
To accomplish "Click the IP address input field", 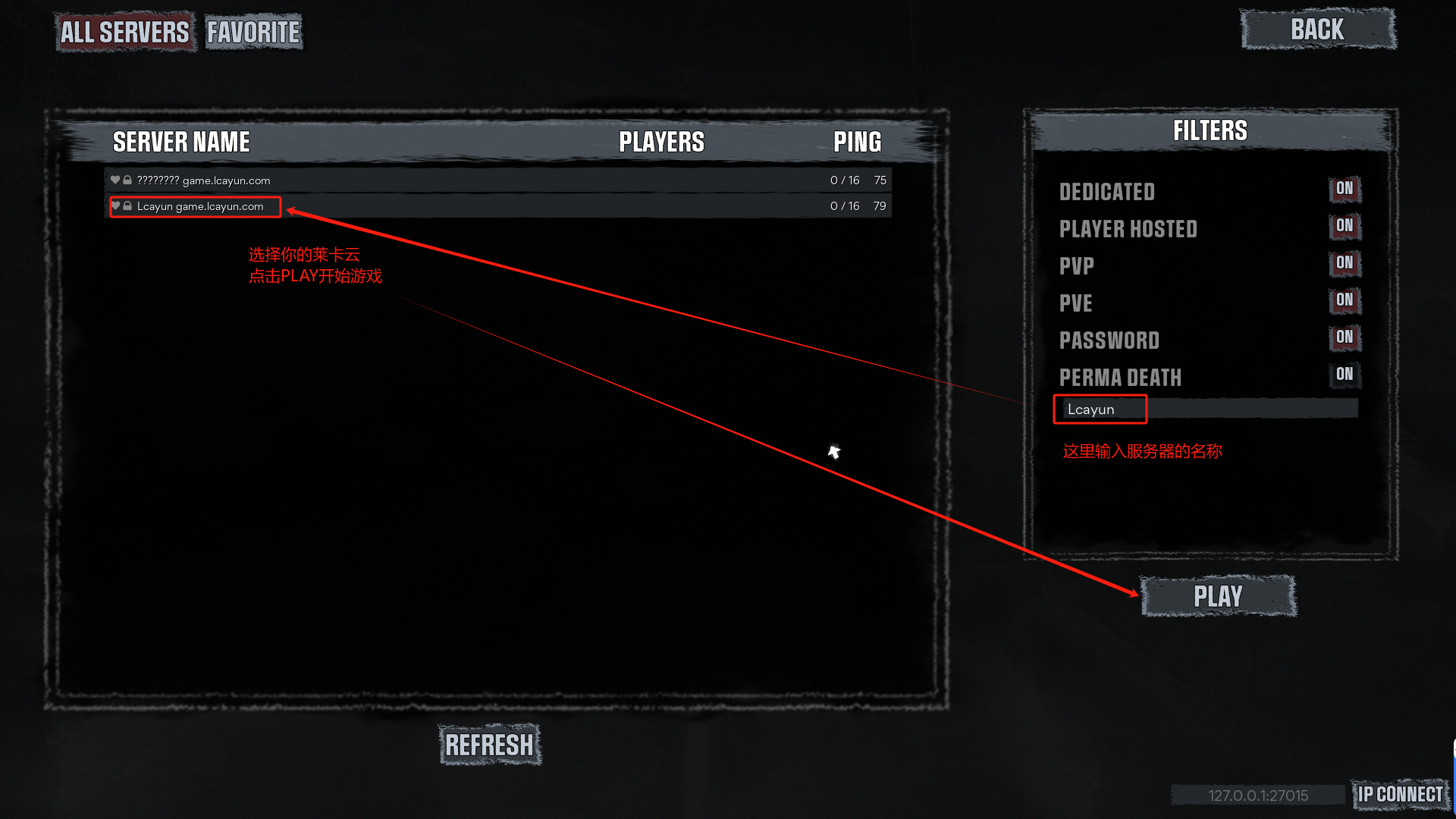I will point(1258,795).
